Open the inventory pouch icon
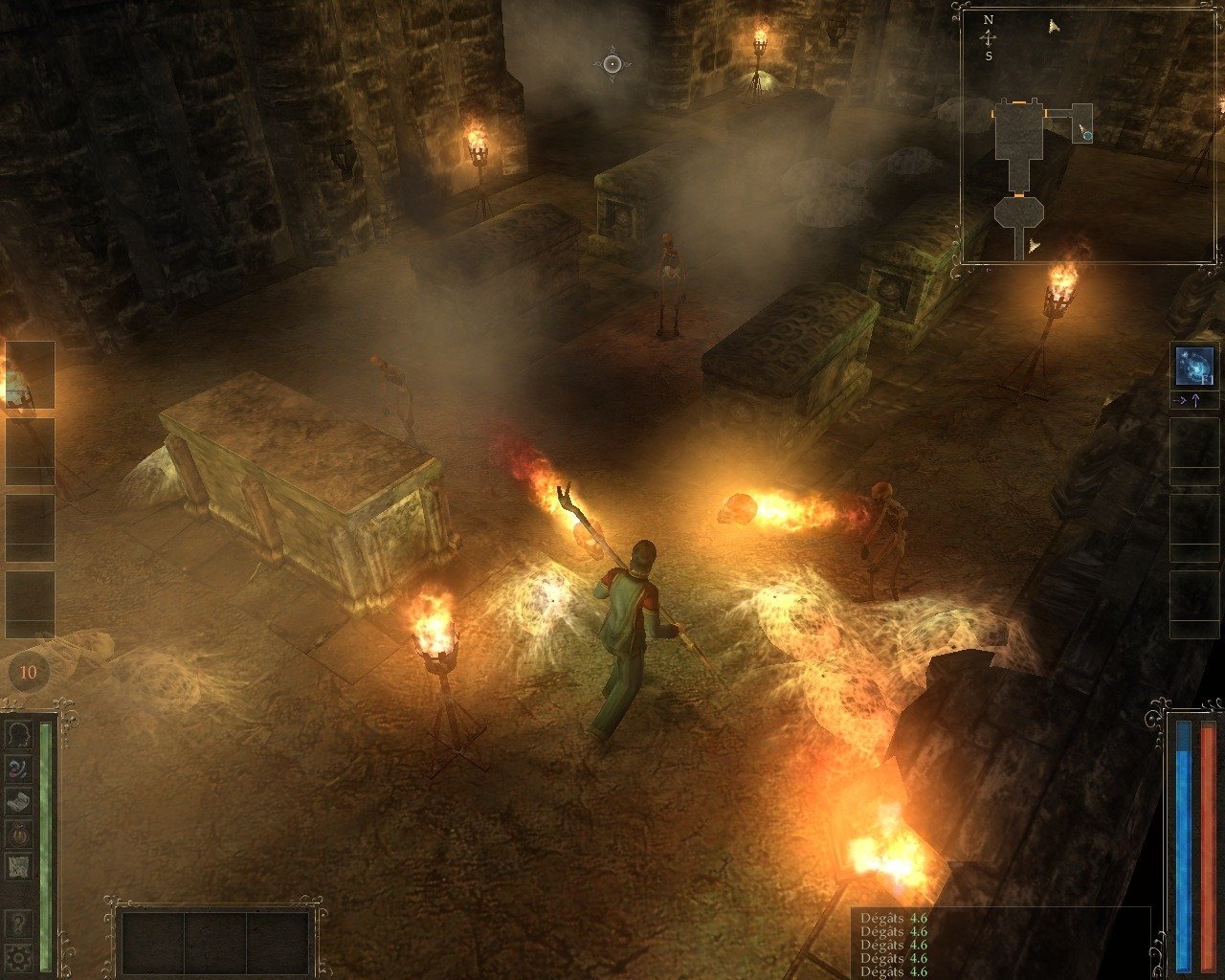1225x980 pixels. [18, 835]
